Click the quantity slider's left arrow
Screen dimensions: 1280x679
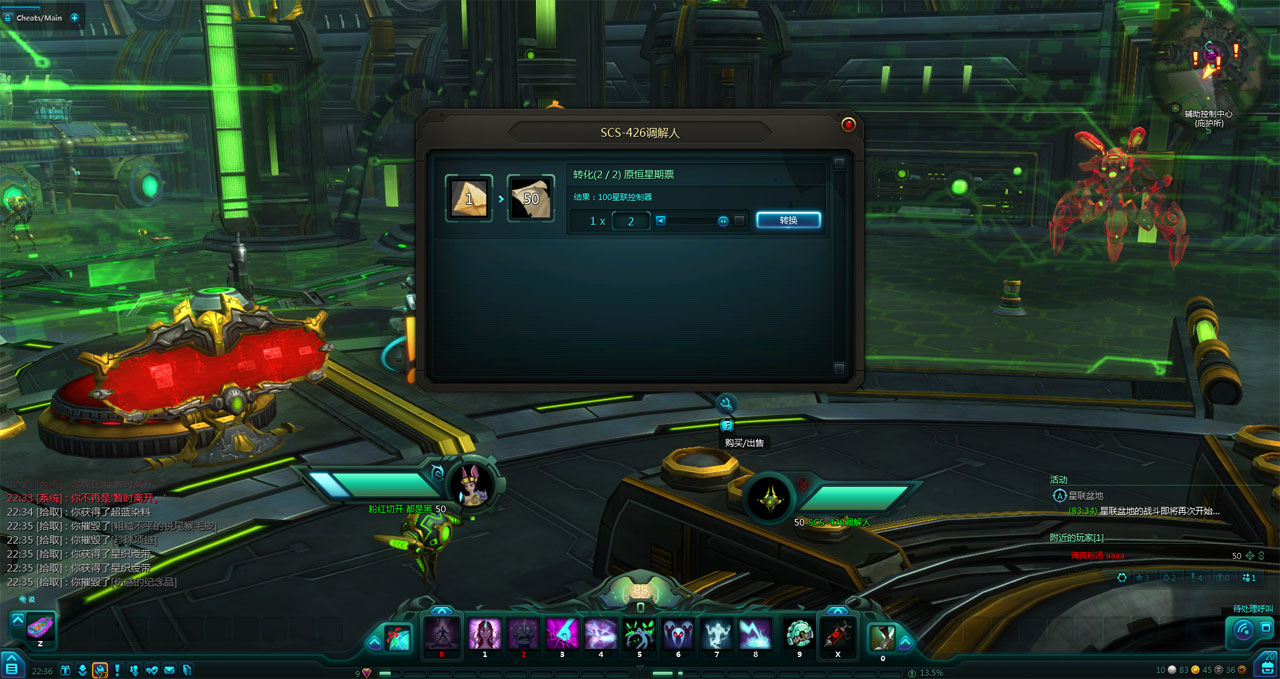tap(660, 220)
